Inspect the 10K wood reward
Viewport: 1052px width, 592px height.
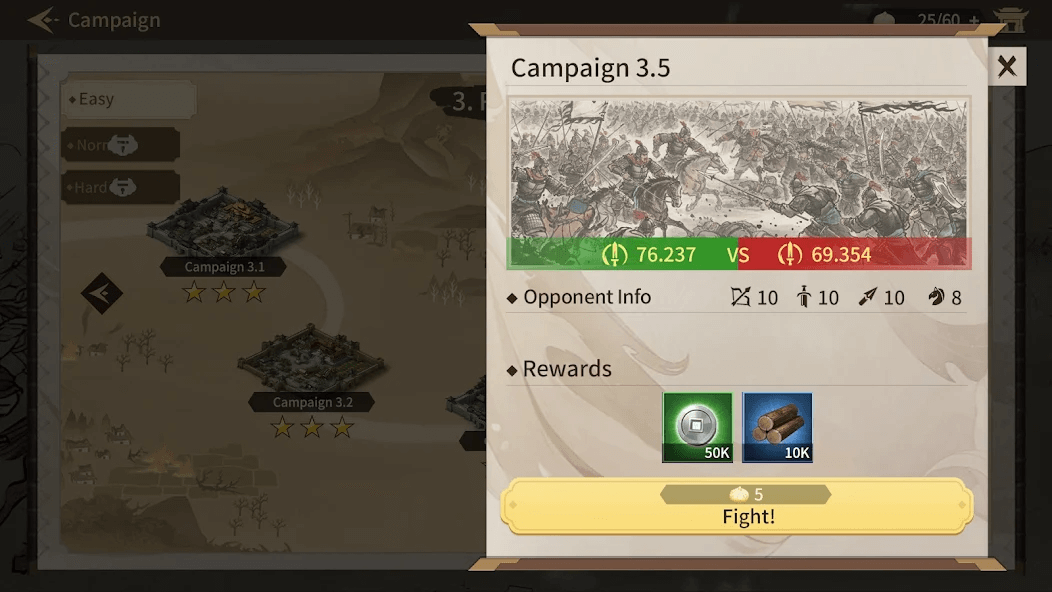(x=777, y=427)
